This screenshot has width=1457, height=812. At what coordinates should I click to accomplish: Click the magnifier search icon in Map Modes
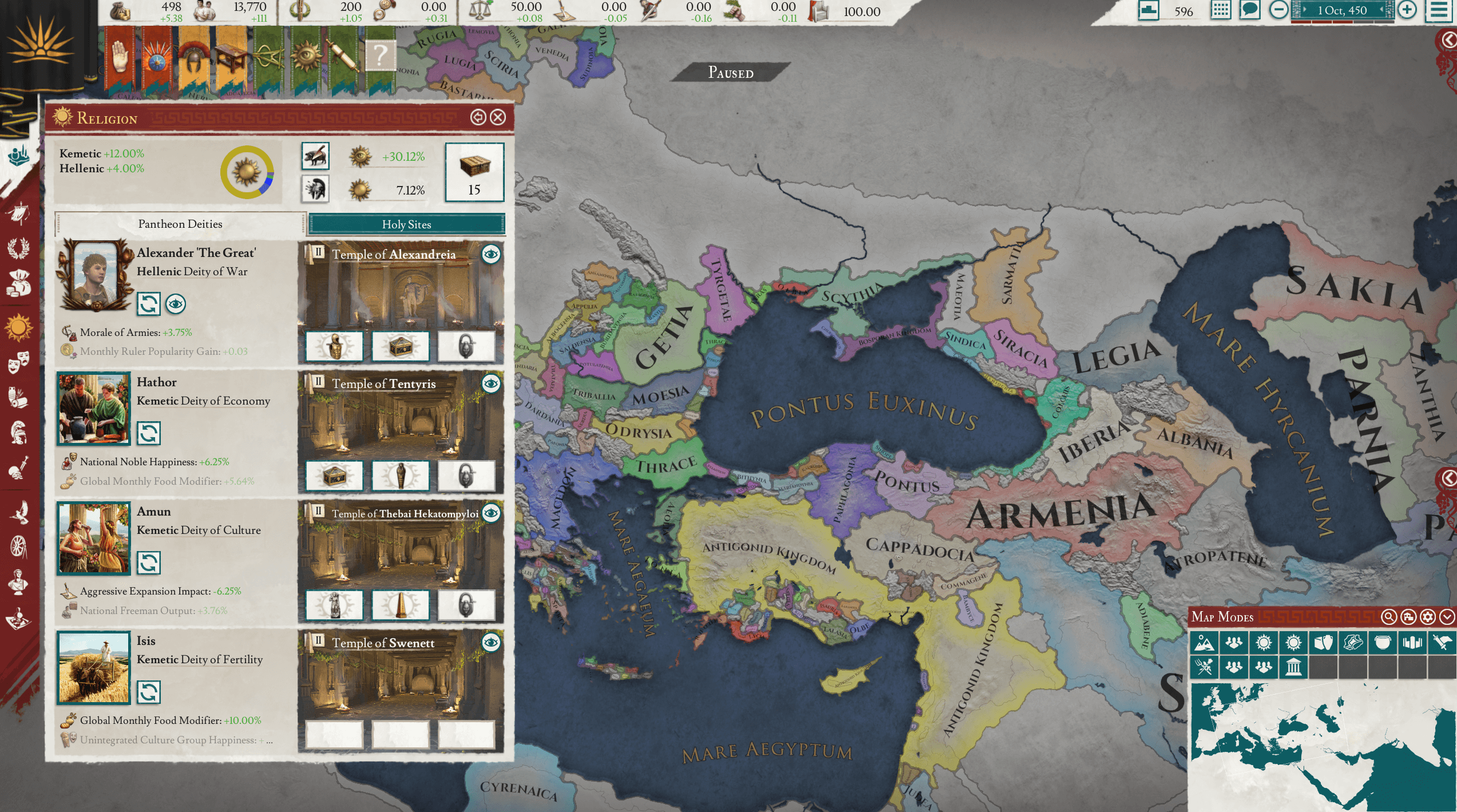point(1389,617)
